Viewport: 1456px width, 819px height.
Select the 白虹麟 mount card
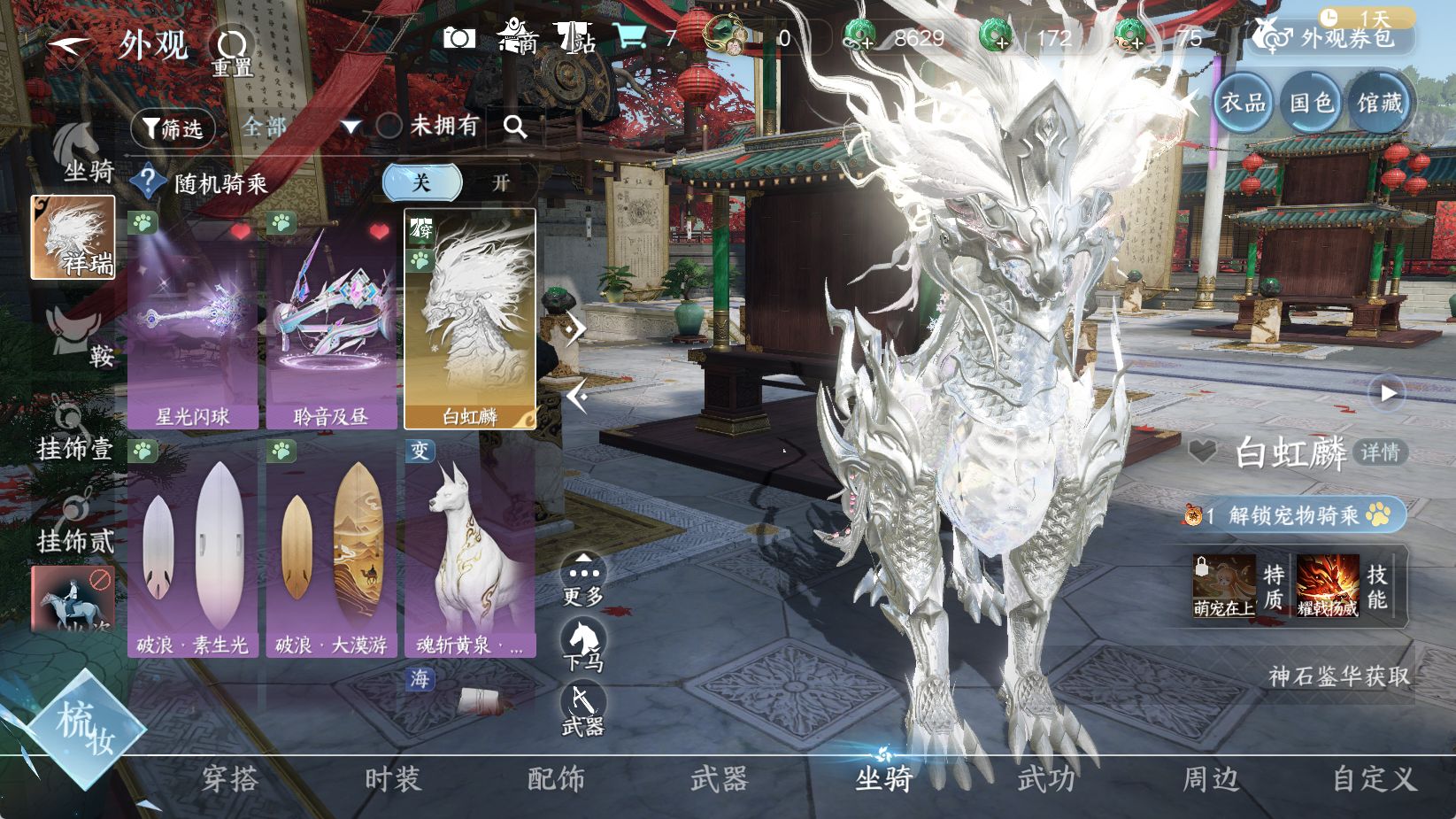tap(470, 321)
